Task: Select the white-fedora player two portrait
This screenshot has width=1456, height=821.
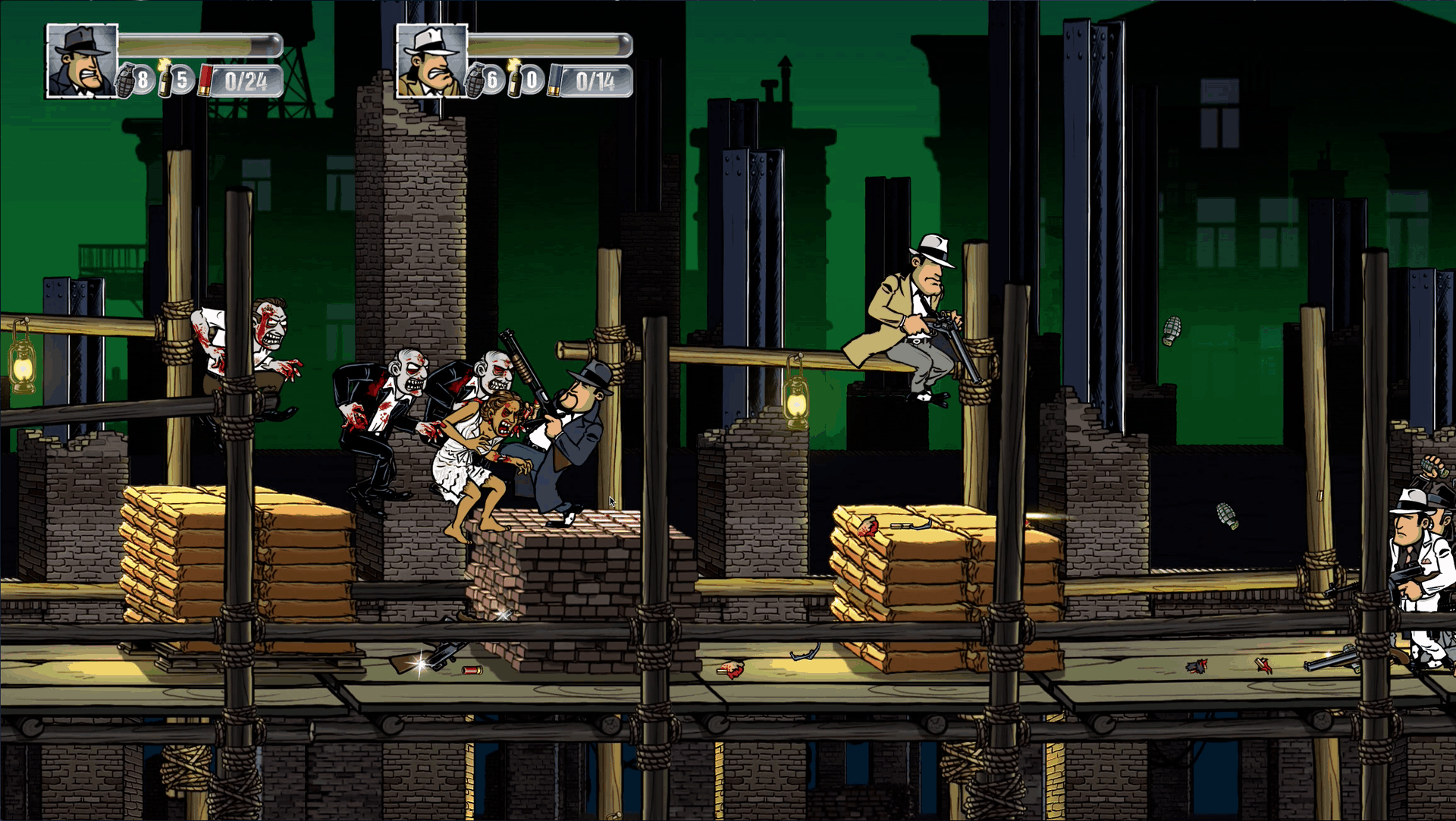Action: tap(431, 61)
